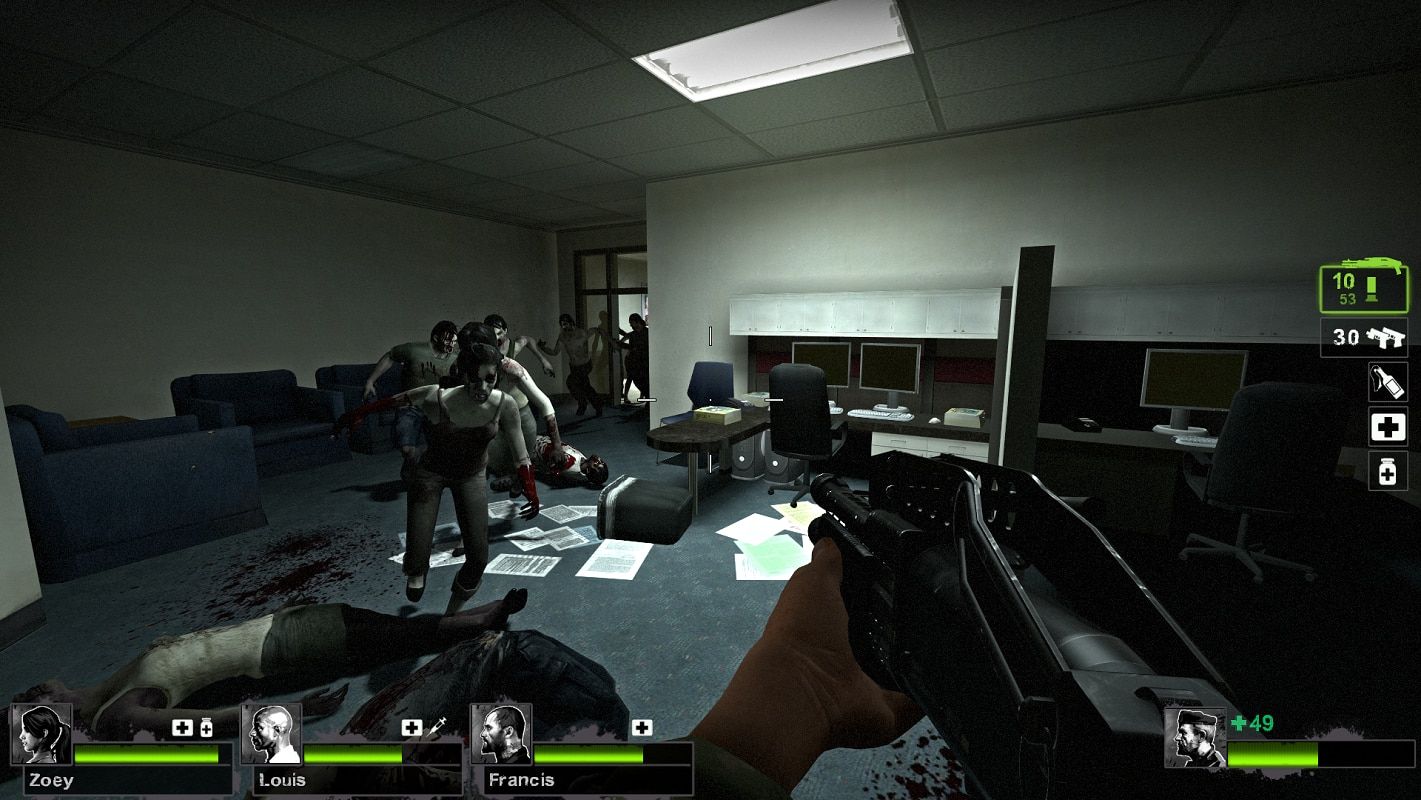The height and width of the screenshot is (800, 1421).
Task: Click your own survivor portrait
Action: click(1195, 738)
